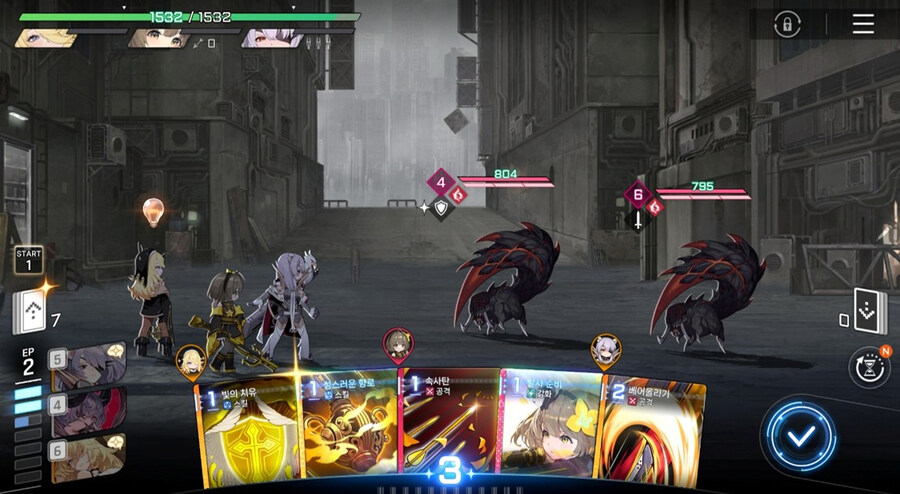
Task: Open the hamburger menu
Action: tap(862, 24)
